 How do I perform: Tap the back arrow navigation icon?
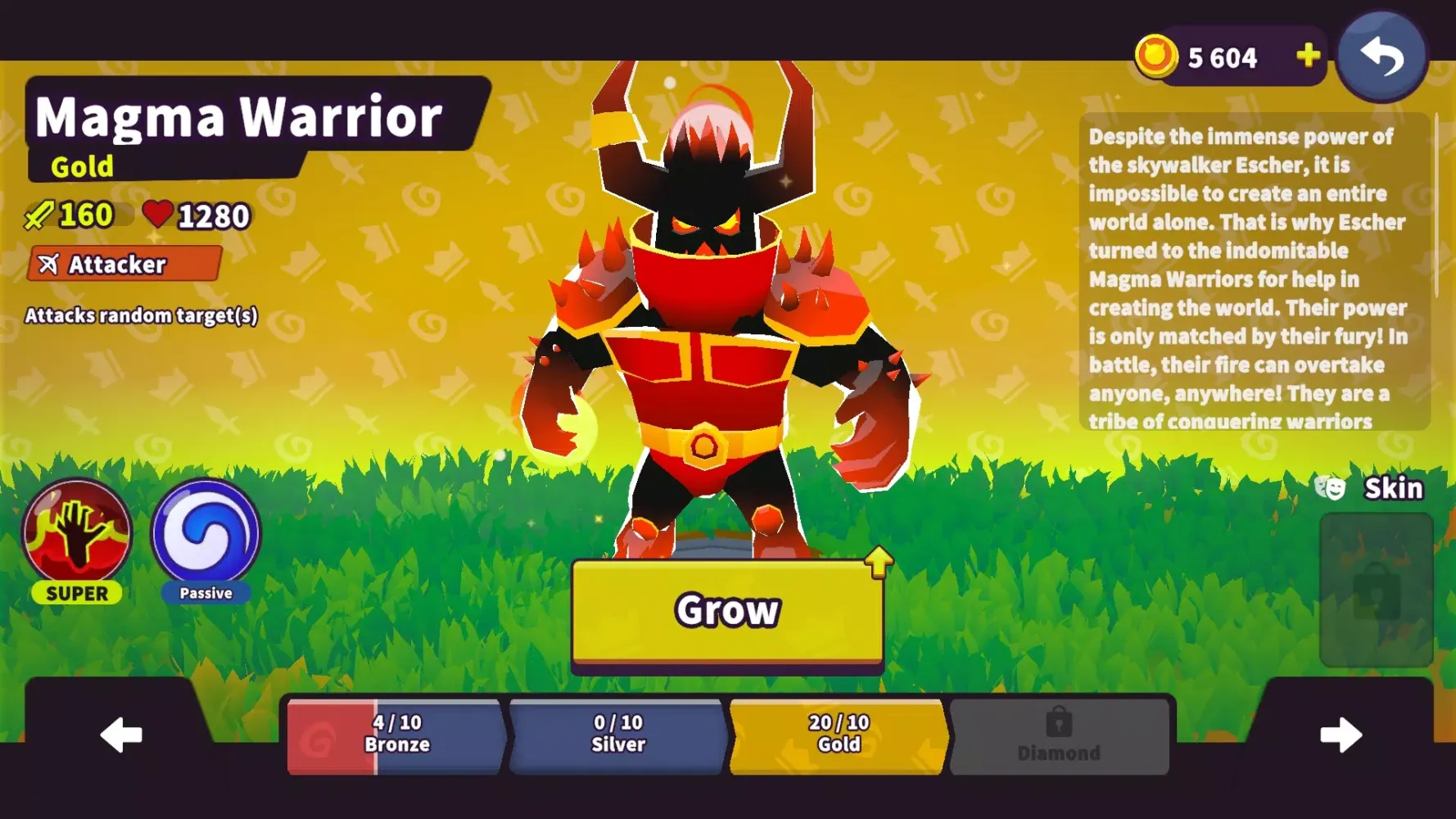pyautogui.click(x=1382, y=55)
